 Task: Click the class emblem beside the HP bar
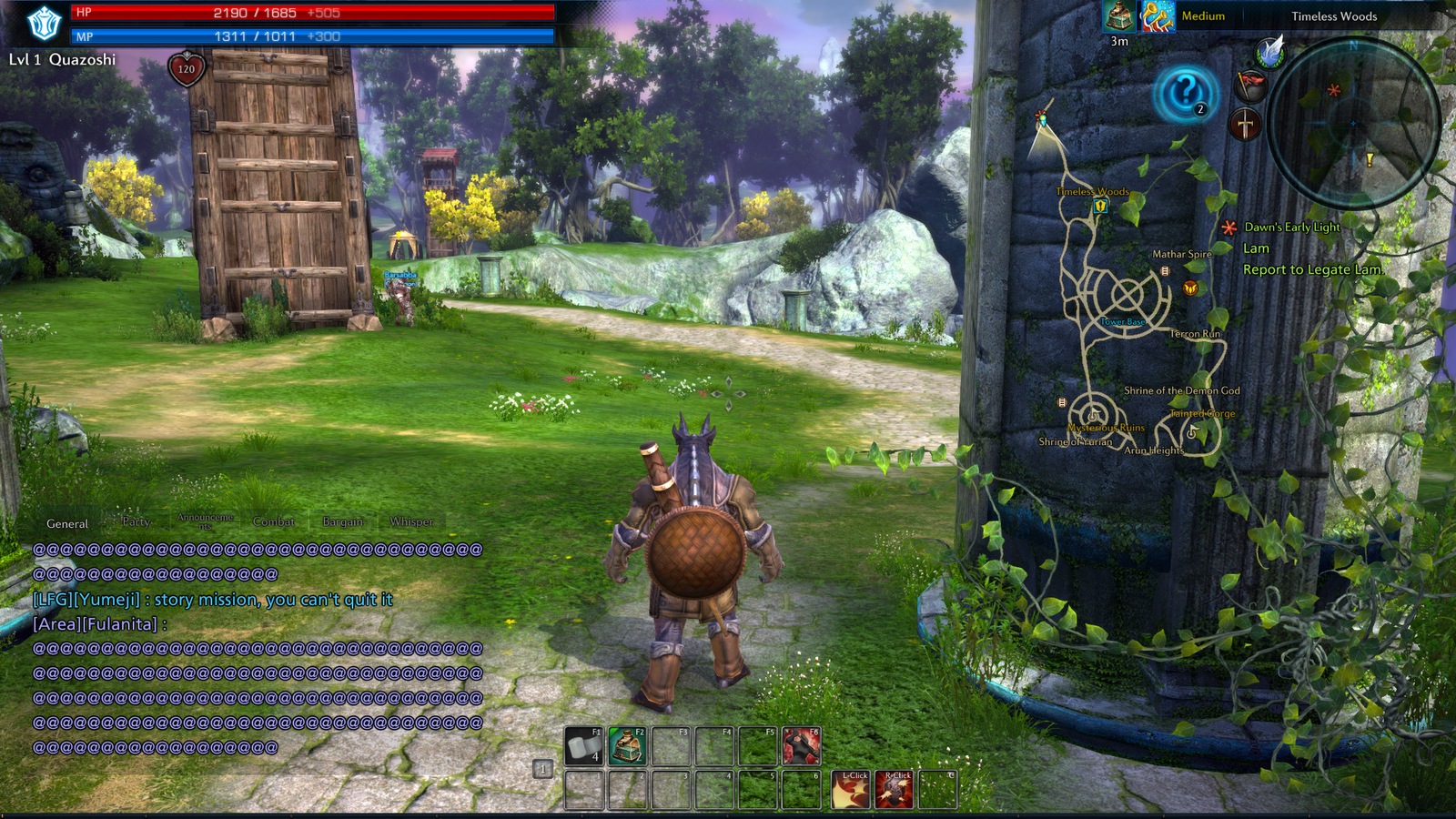point(43,24)
